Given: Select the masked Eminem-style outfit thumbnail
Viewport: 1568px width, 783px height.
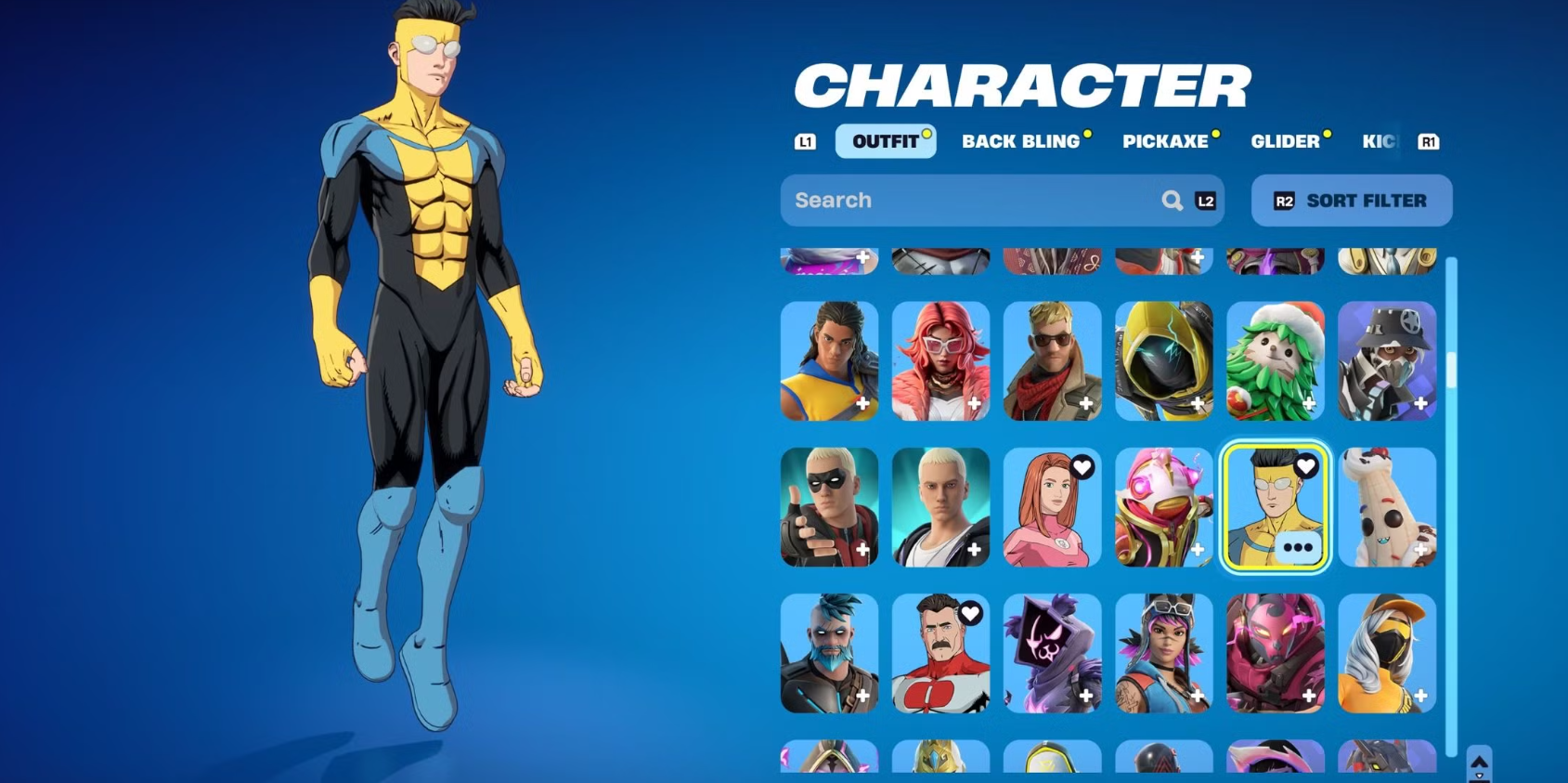Looking at the screenshot, I should [x=828, y=506].
